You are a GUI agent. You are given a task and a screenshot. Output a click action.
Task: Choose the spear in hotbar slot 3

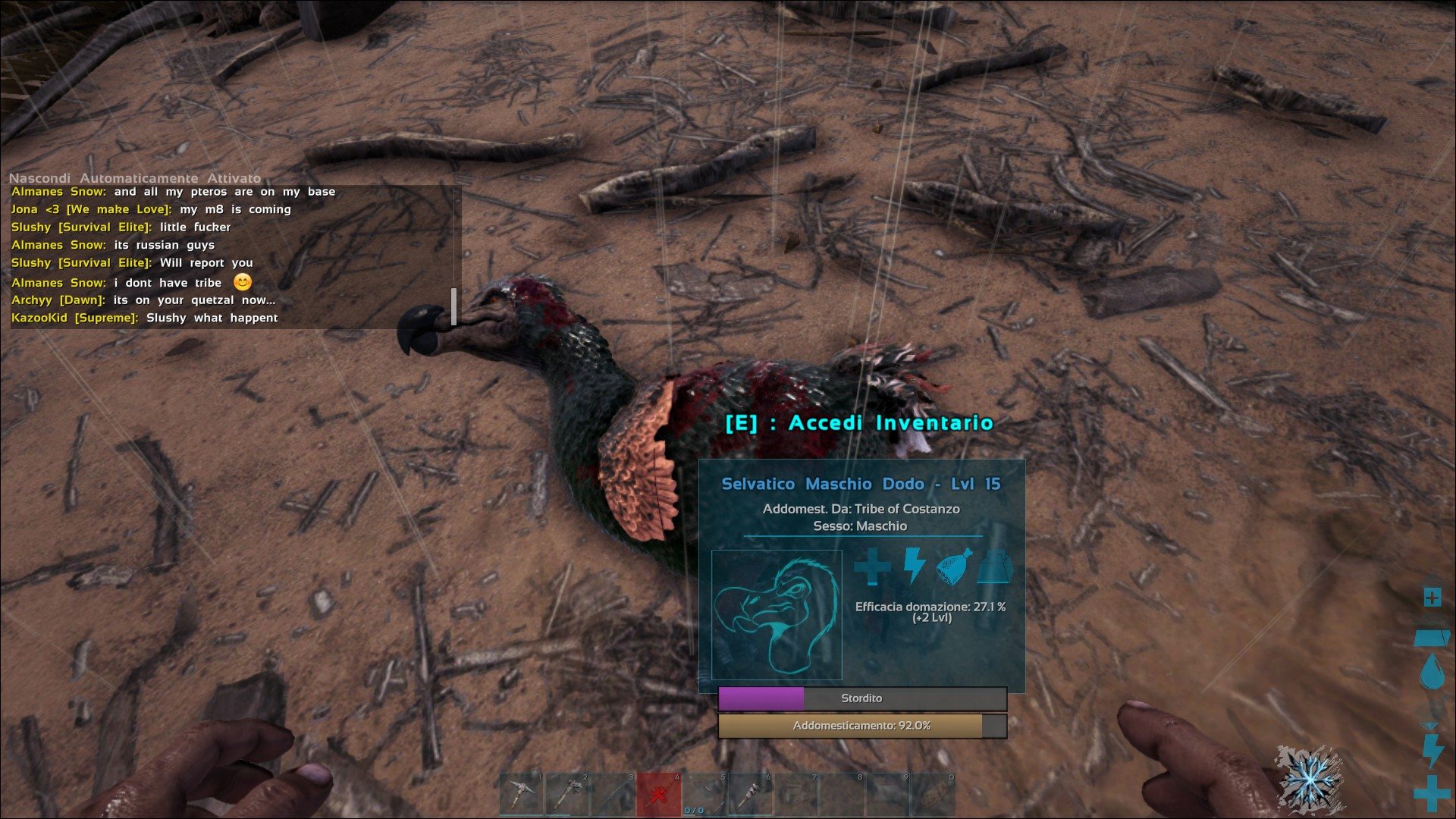click(x=613, y=794)
